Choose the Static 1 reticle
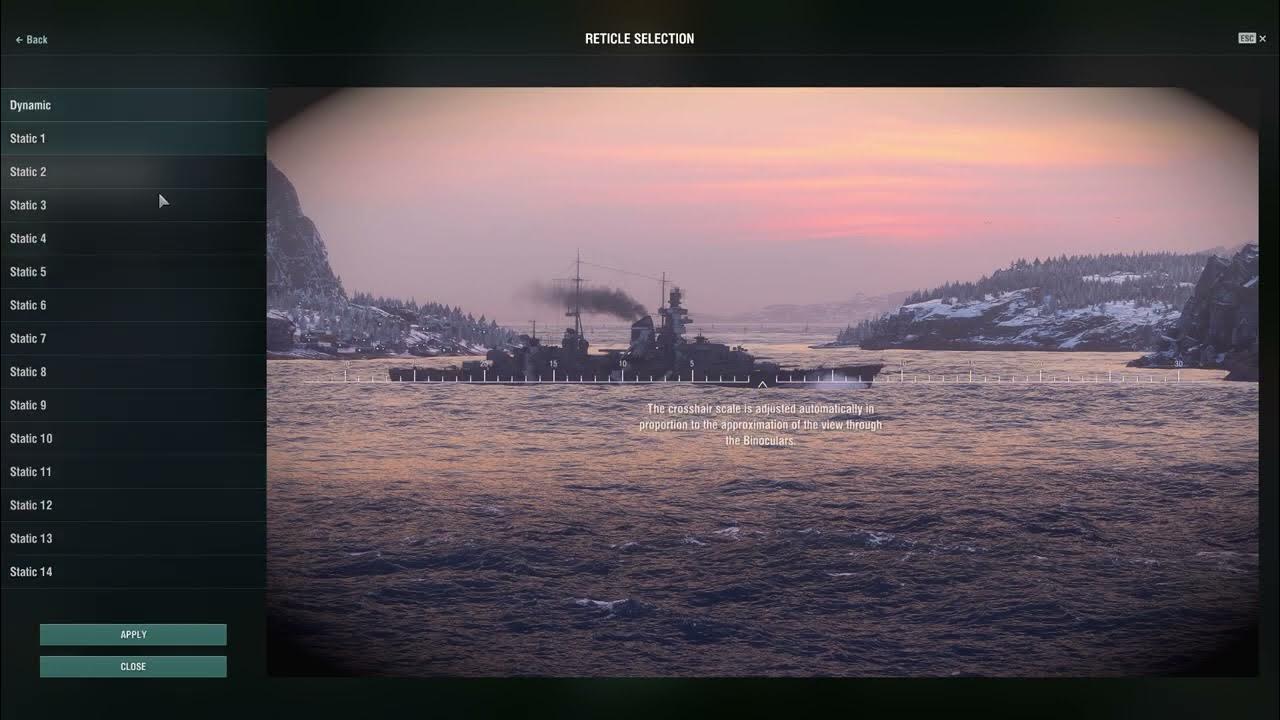Image resolution: width=1280 pixels, height=720 pixels. tap(100, 138)
